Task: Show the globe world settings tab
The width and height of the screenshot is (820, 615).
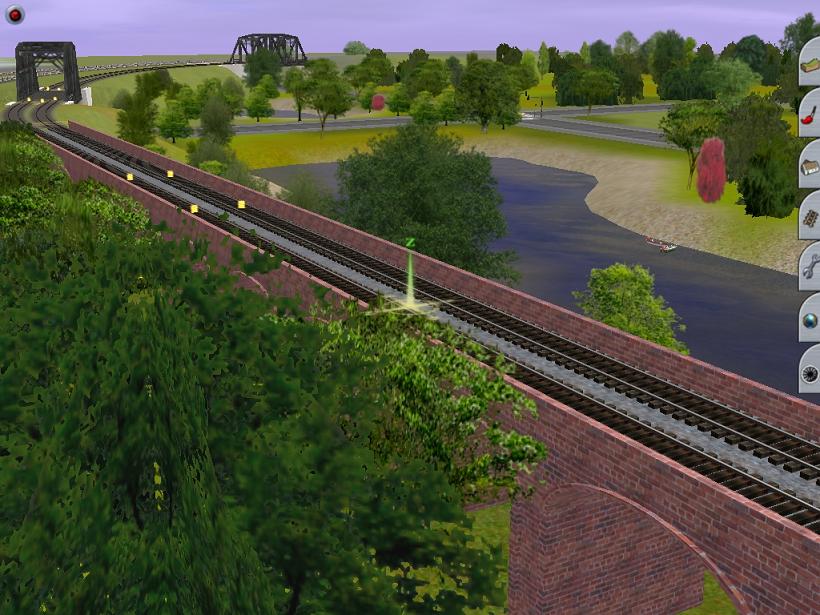Action: 809,319
